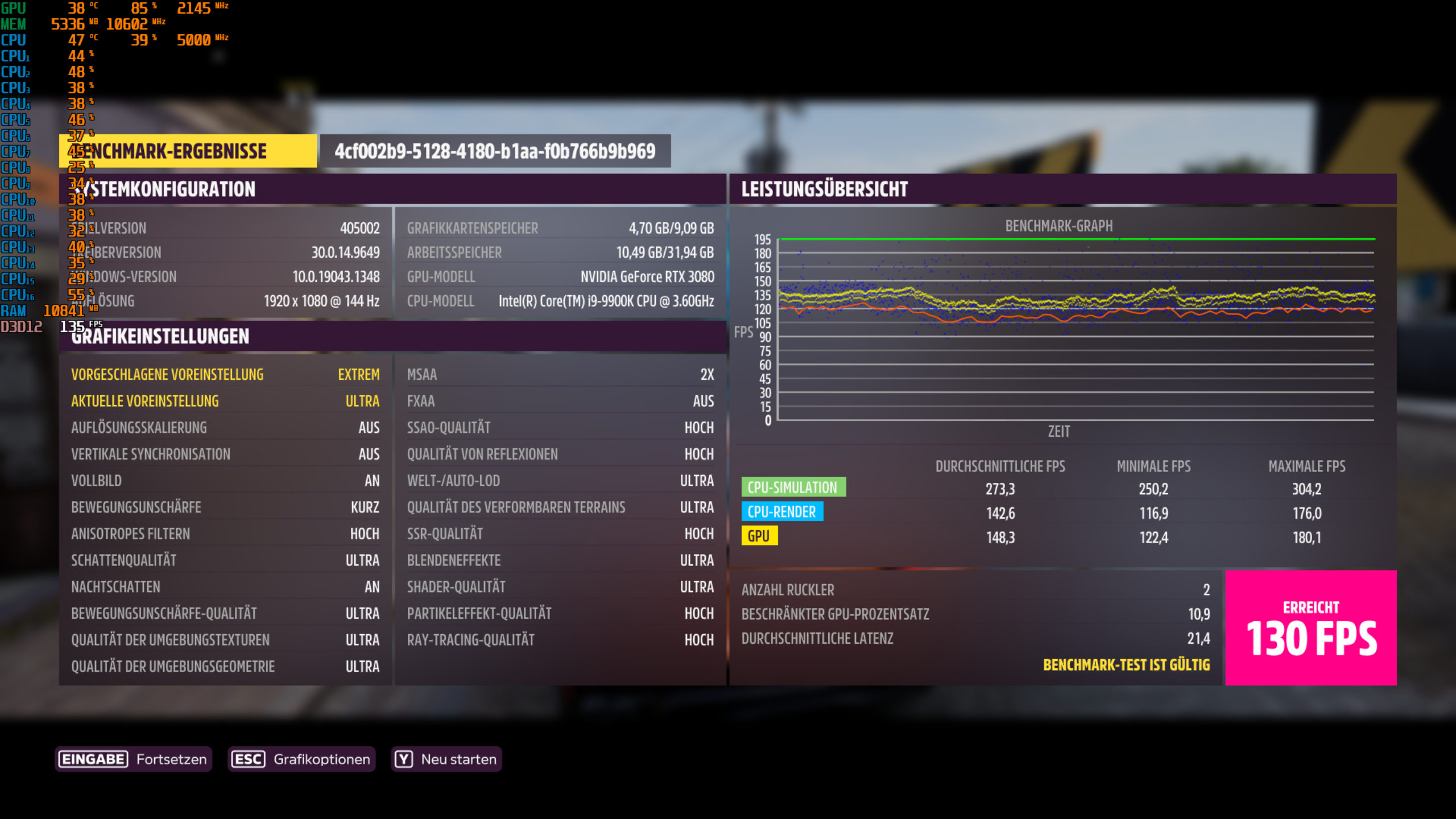1456x819 pixels.
Task: Open Grafikoptionen via ESC button
Action: tap(301, 759)
